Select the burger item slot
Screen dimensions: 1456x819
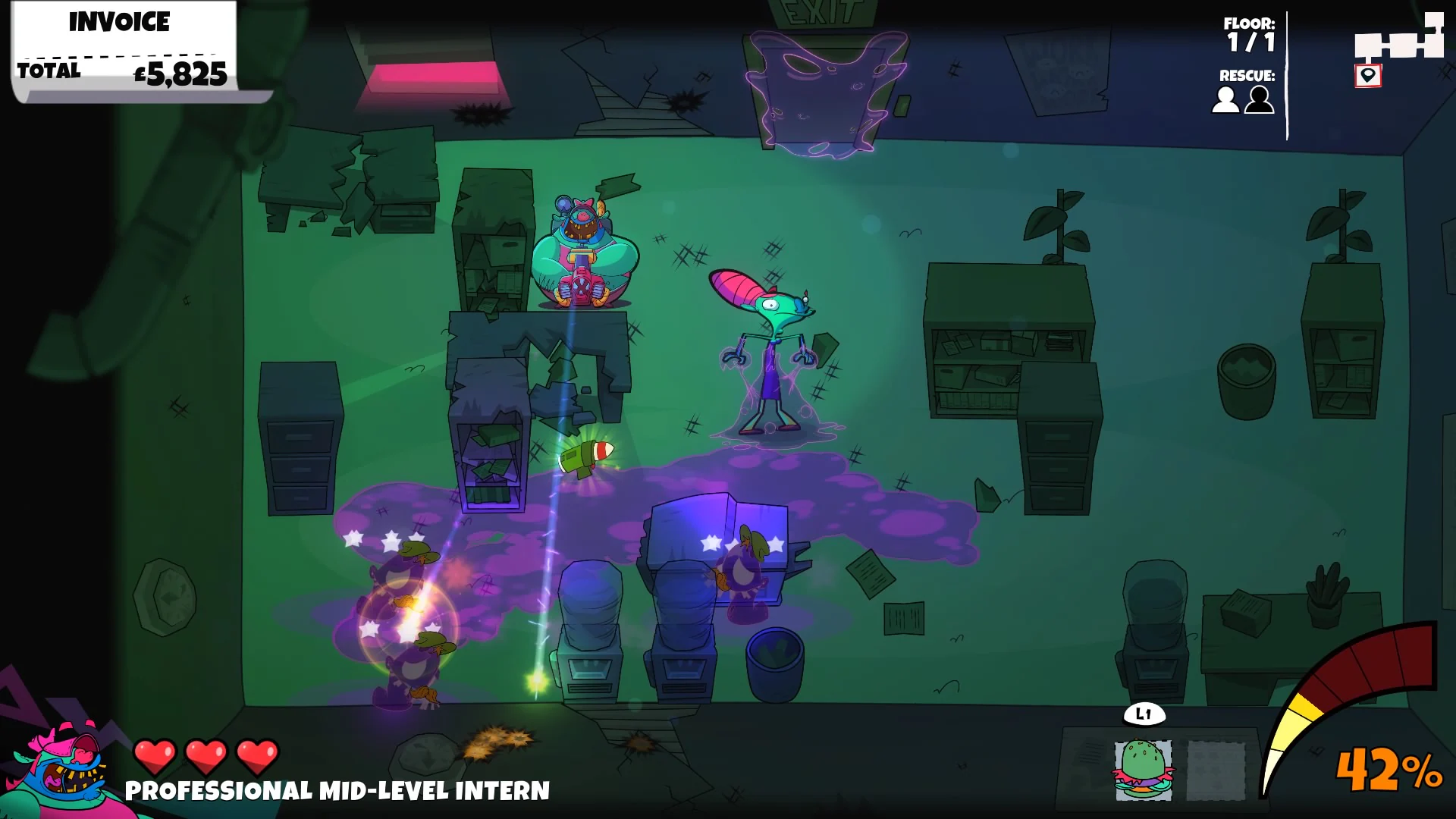[1142, 770]
